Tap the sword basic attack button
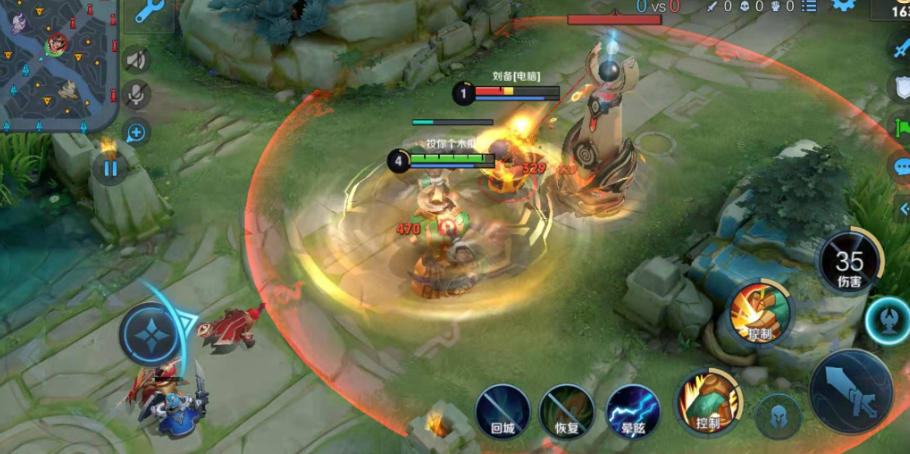Viewport: 910px width, 454px height. [851, 391]
